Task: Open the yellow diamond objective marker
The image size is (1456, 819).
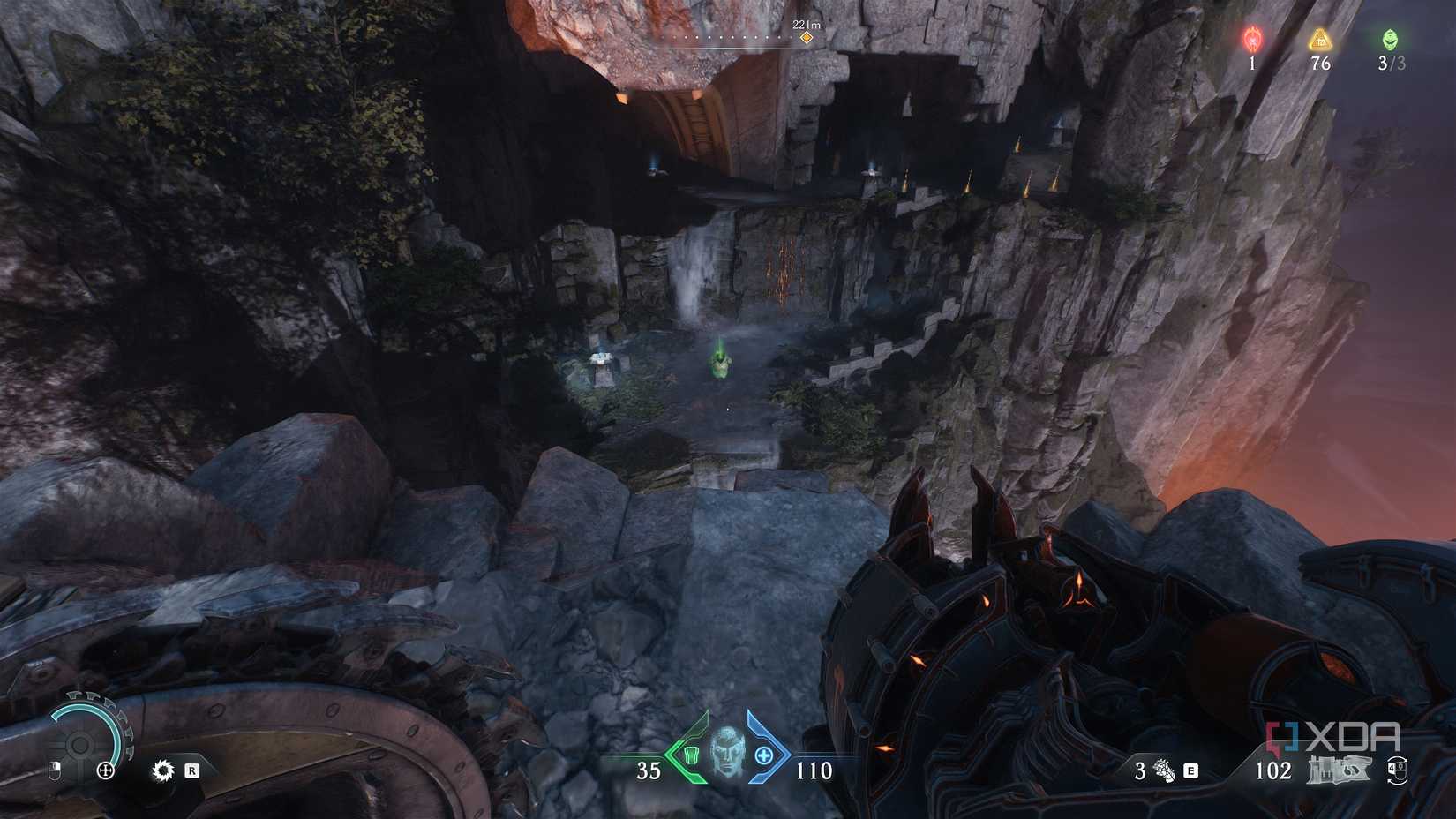Action: 804,39
